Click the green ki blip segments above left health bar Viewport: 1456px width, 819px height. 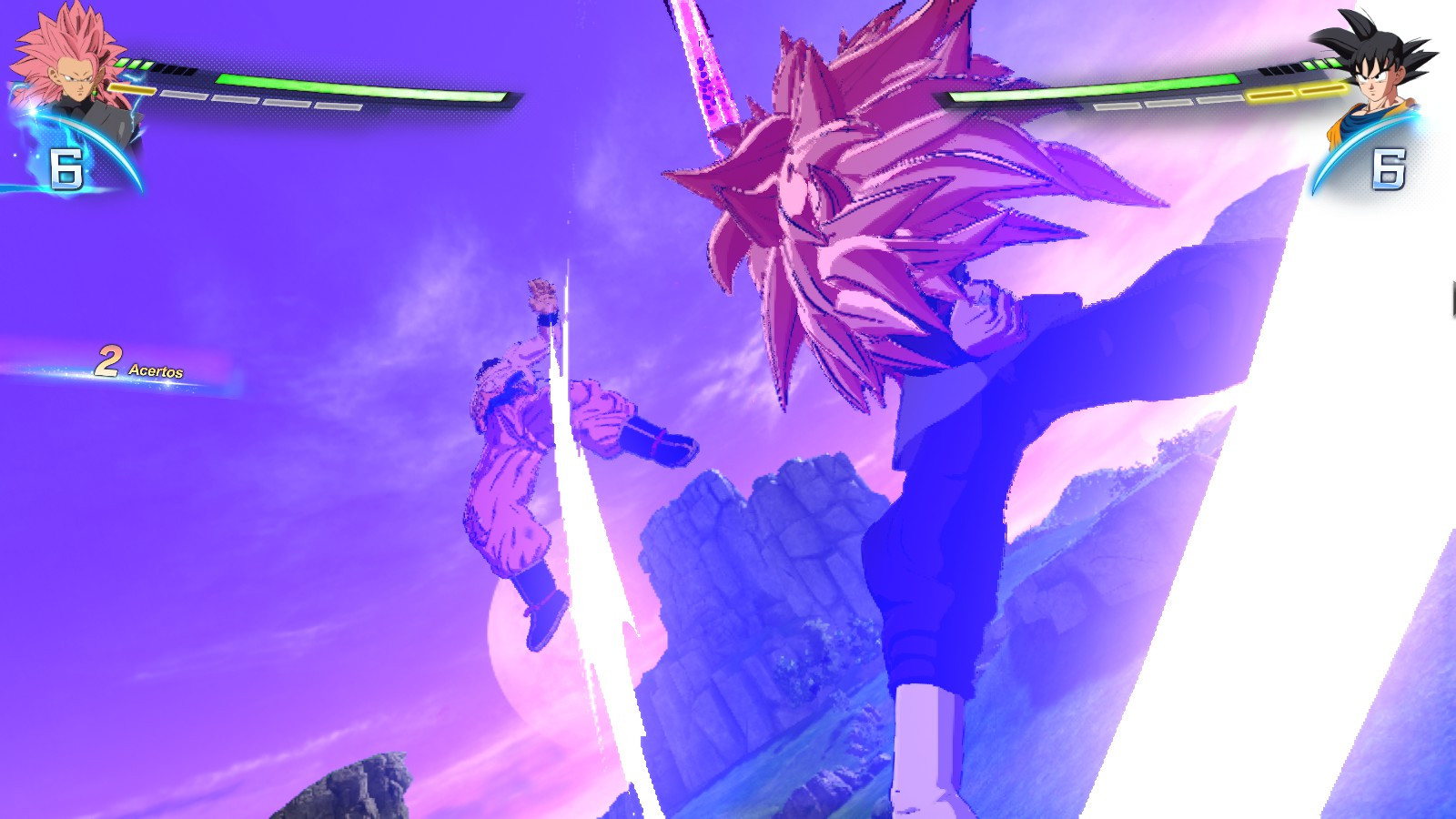point(135,62)
